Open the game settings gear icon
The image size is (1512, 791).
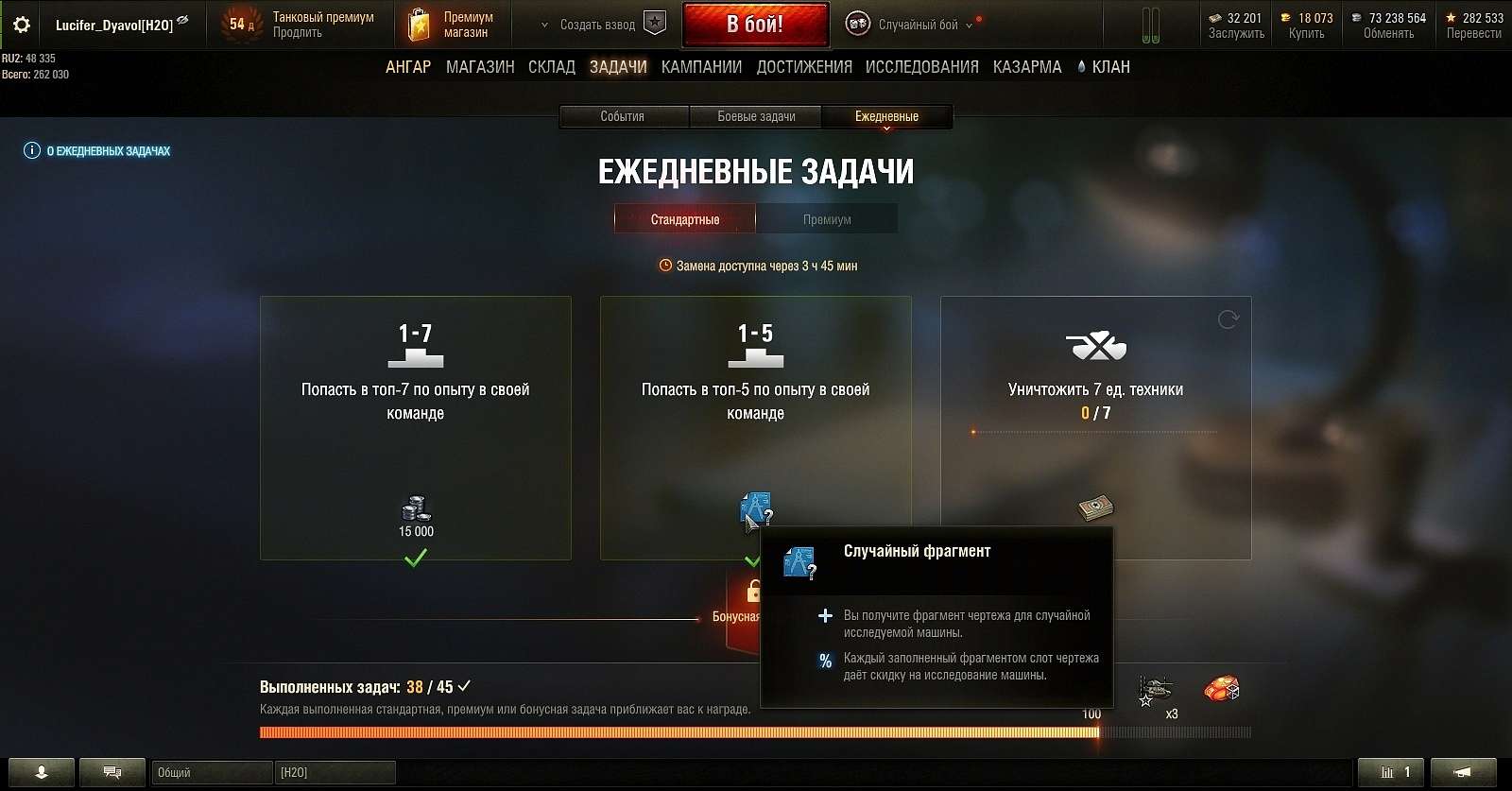pos(21,25)
